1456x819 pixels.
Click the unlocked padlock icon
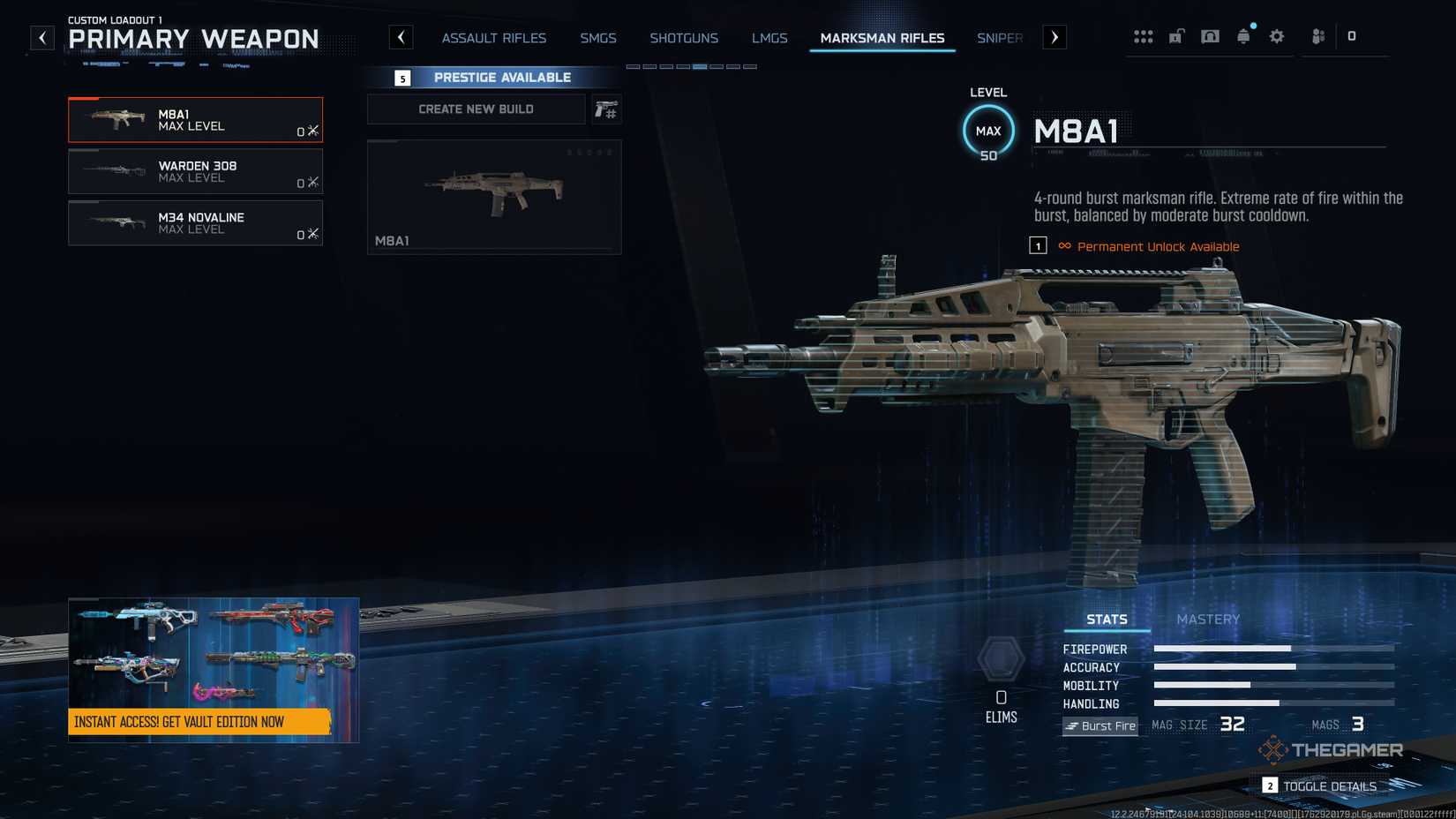[x=1176, y=36]
